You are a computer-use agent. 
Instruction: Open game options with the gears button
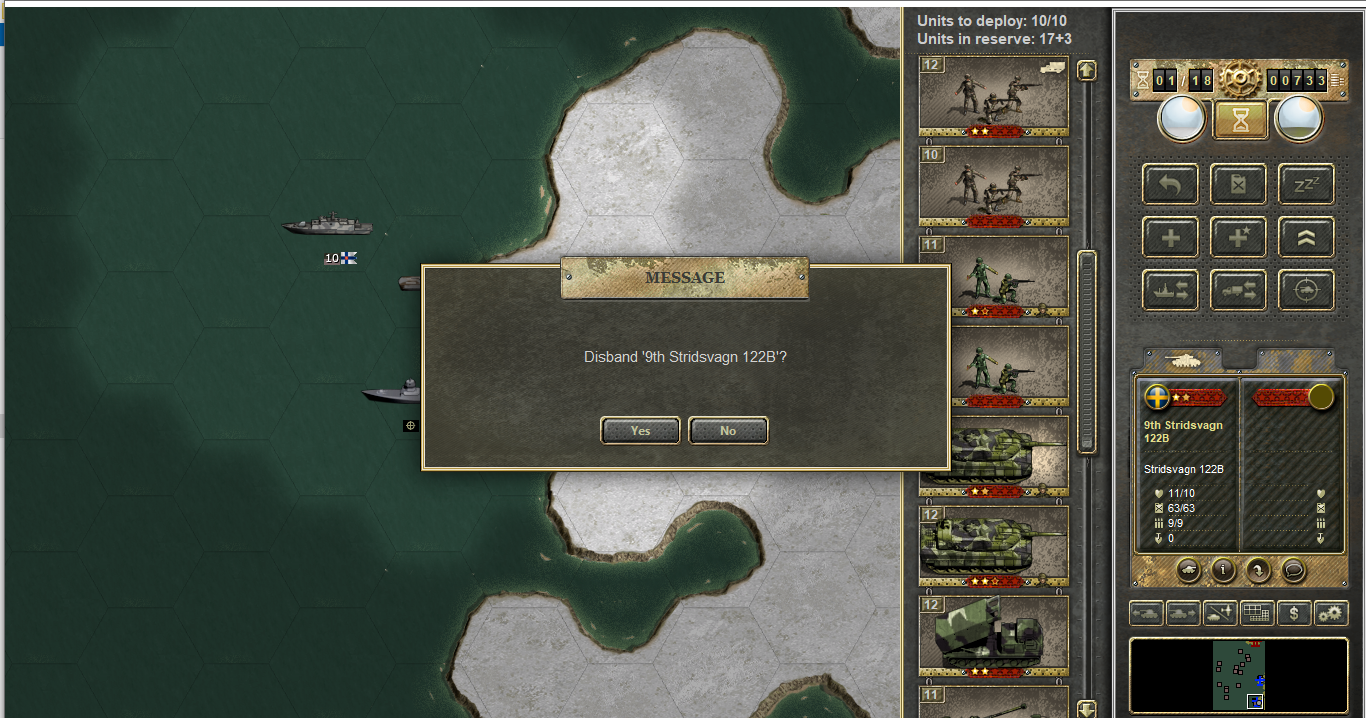(1331, 613)
